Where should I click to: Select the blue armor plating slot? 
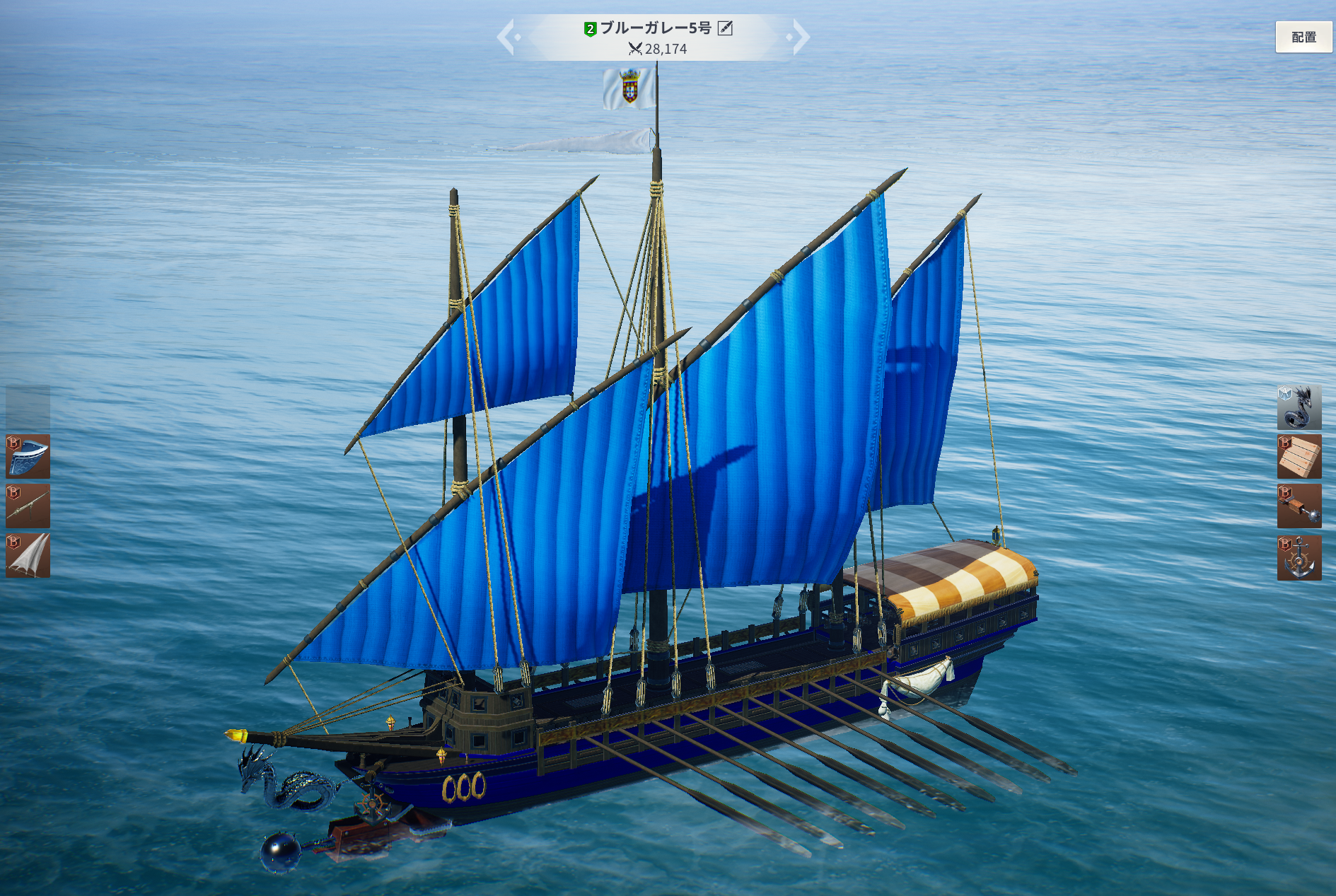[x=28, y=457]
